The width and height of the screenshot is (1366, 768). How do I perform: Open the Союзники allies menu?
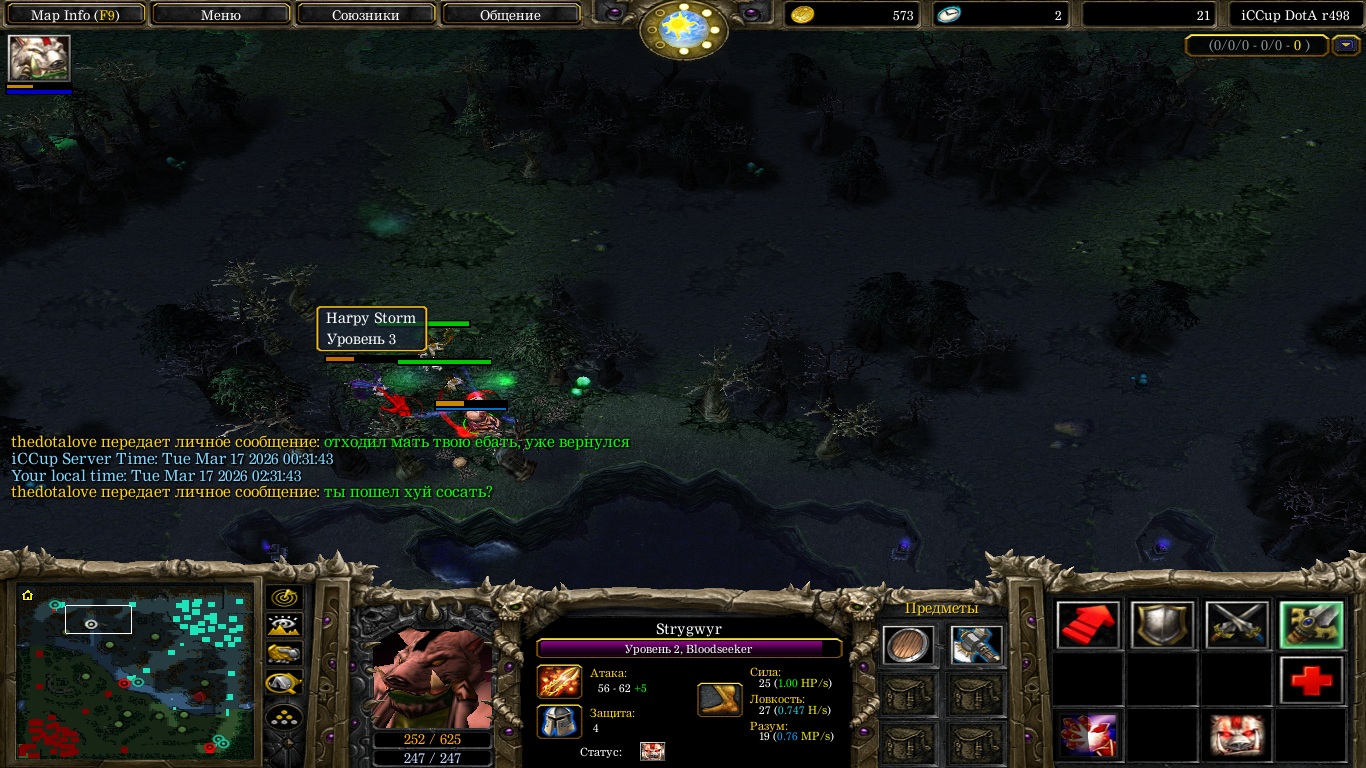[x=365, y=15]
